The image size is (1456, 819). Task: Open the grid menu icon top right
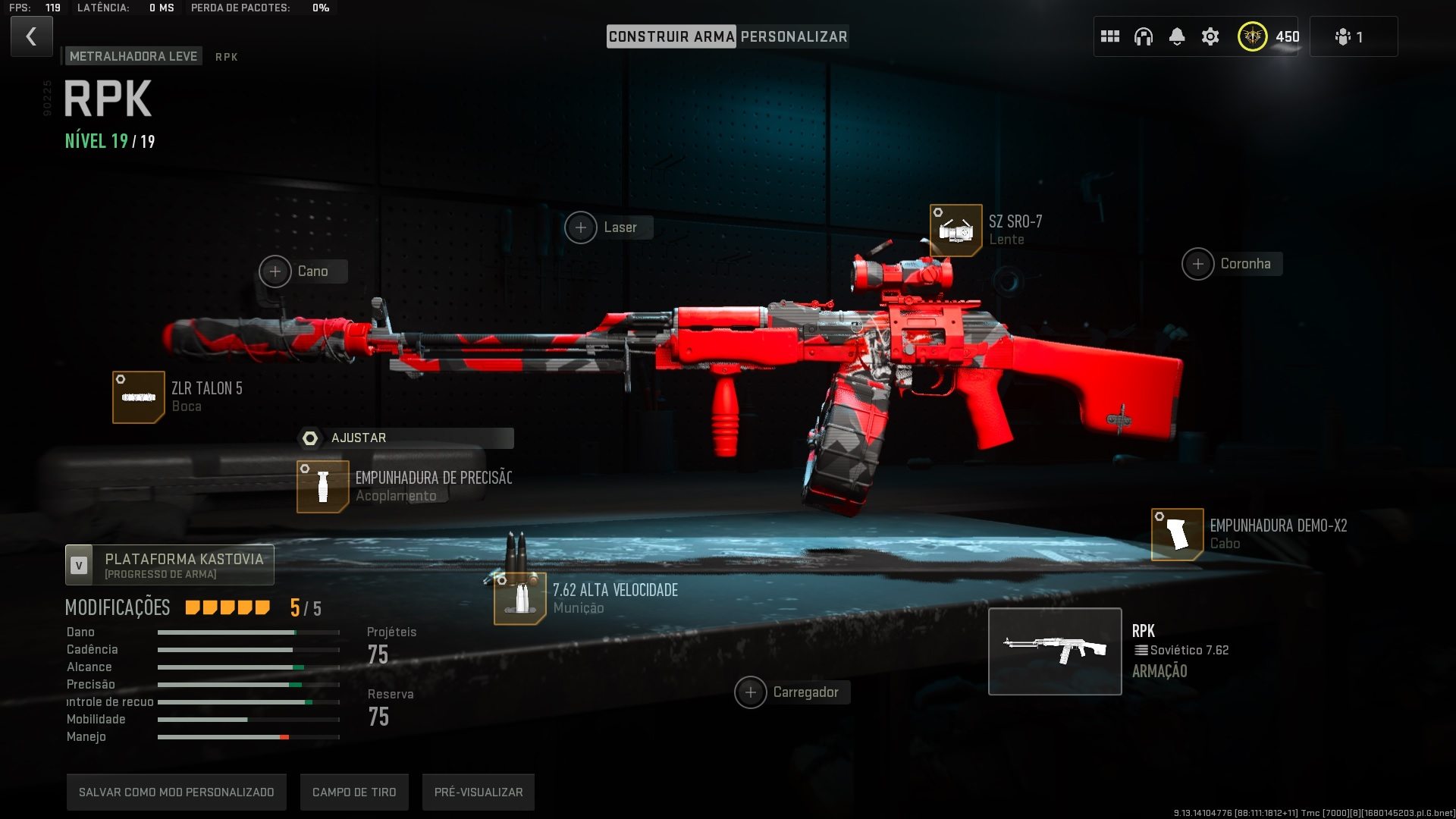coord(1110,36)
